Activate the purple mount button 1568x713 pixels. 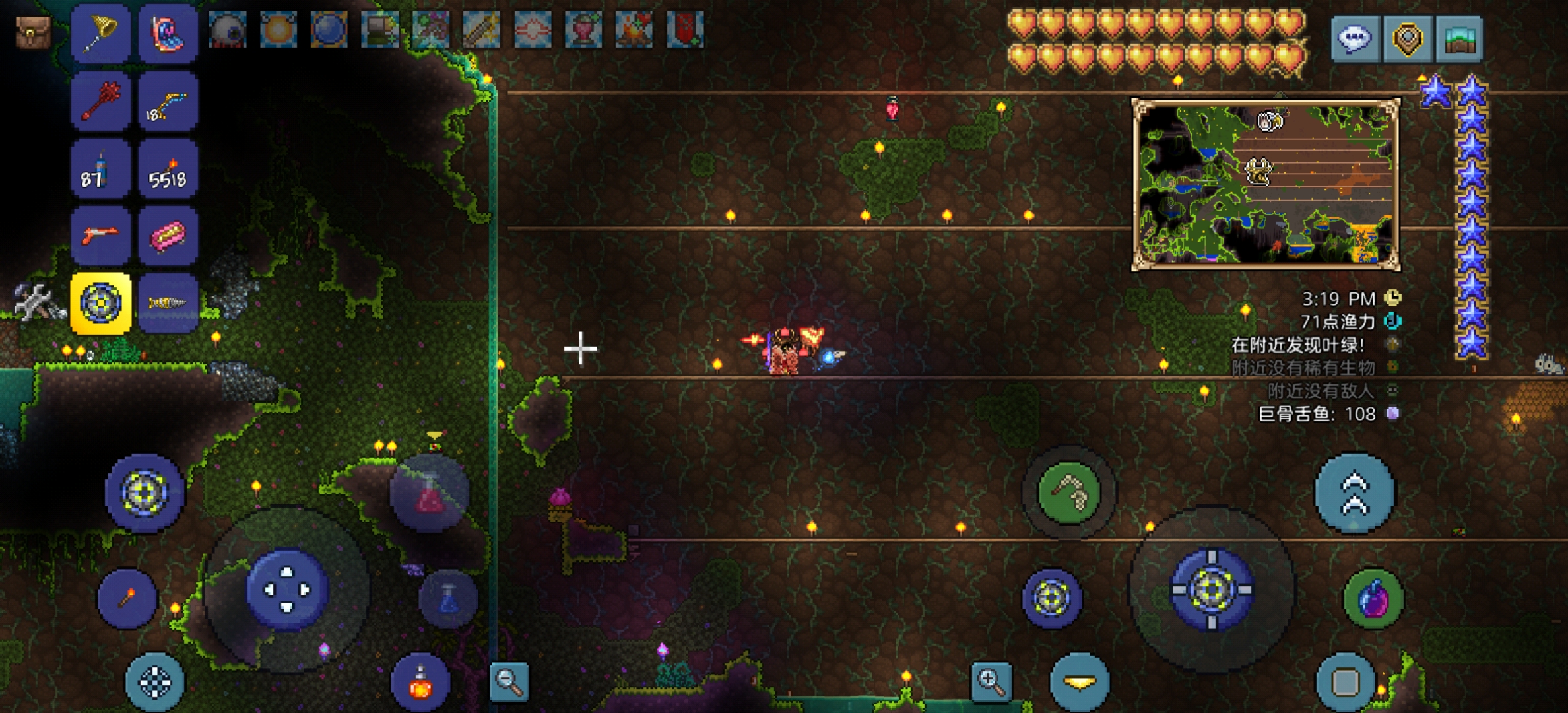(x=1373, y=598)
